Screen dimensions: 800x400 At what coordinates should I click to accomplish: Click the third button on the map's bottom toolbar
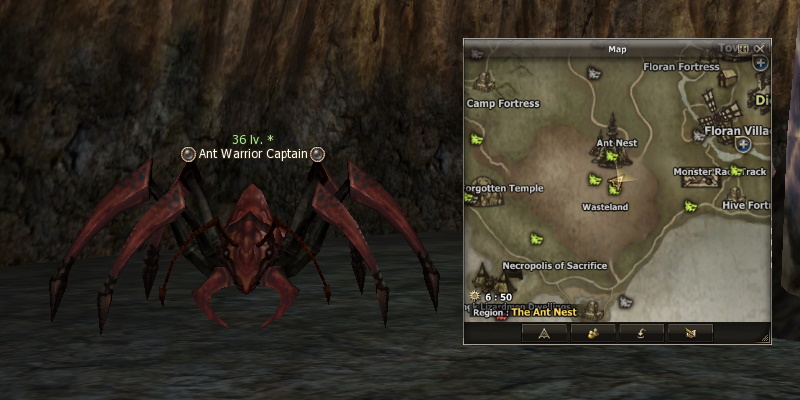pyautogui.click(x=641, y=333)
